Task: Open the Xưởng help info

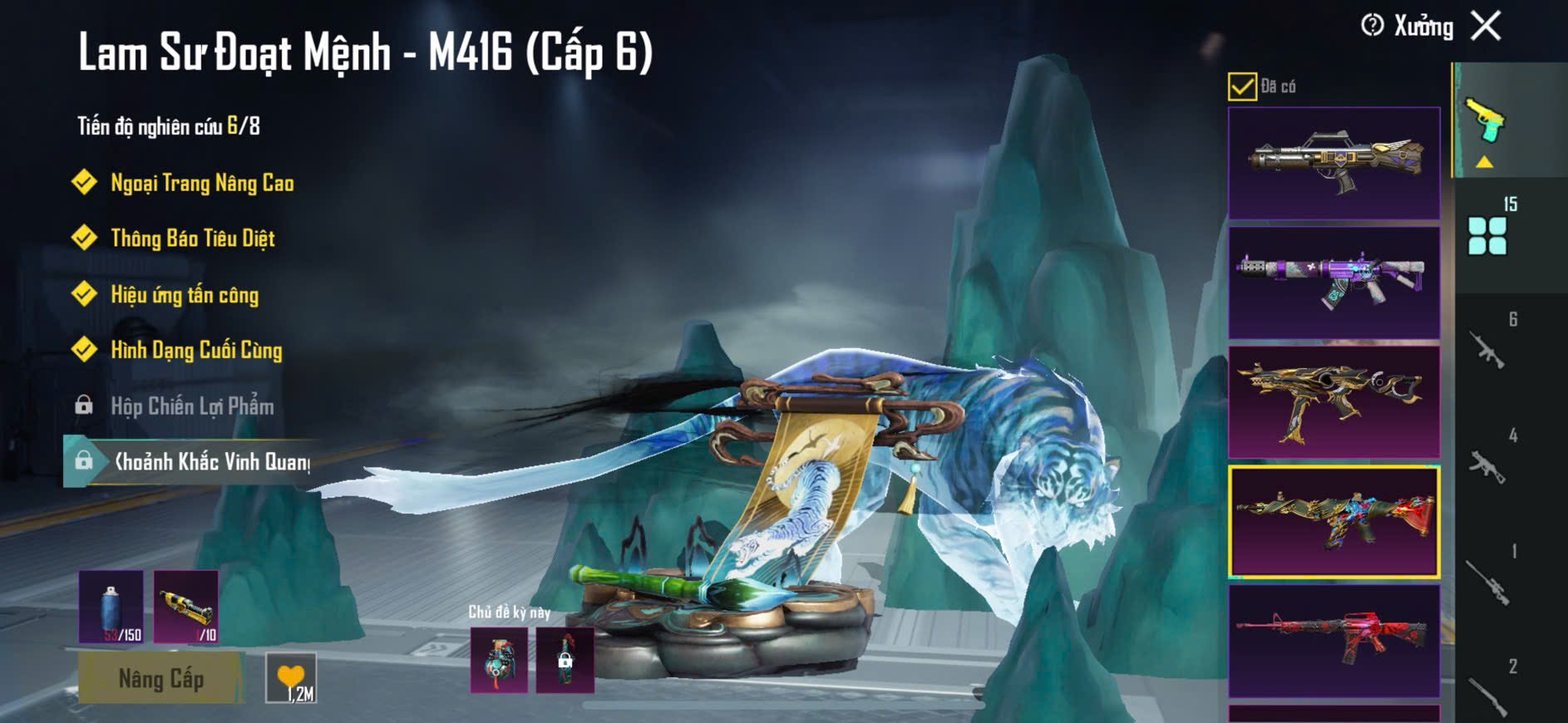Action: (x=1372, y=26)
